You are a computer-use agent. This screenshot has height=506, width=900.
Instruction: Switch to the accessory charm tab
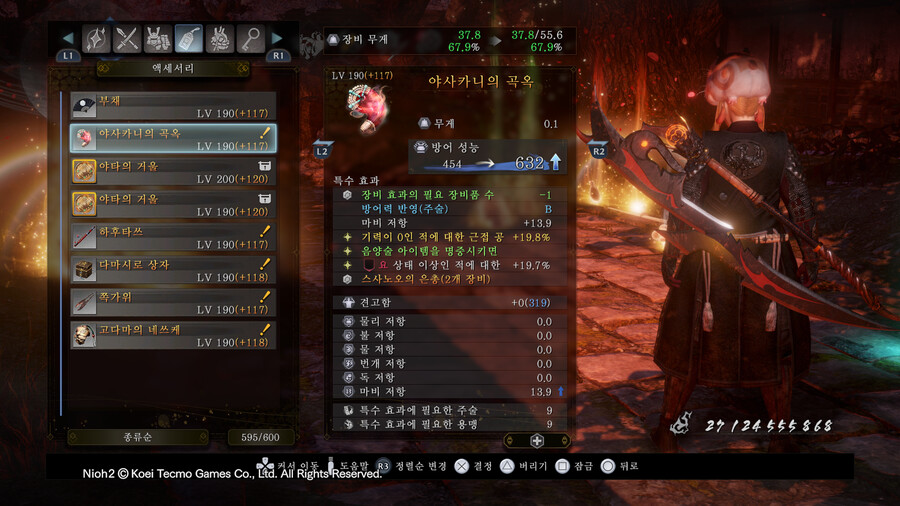[189, 39]
